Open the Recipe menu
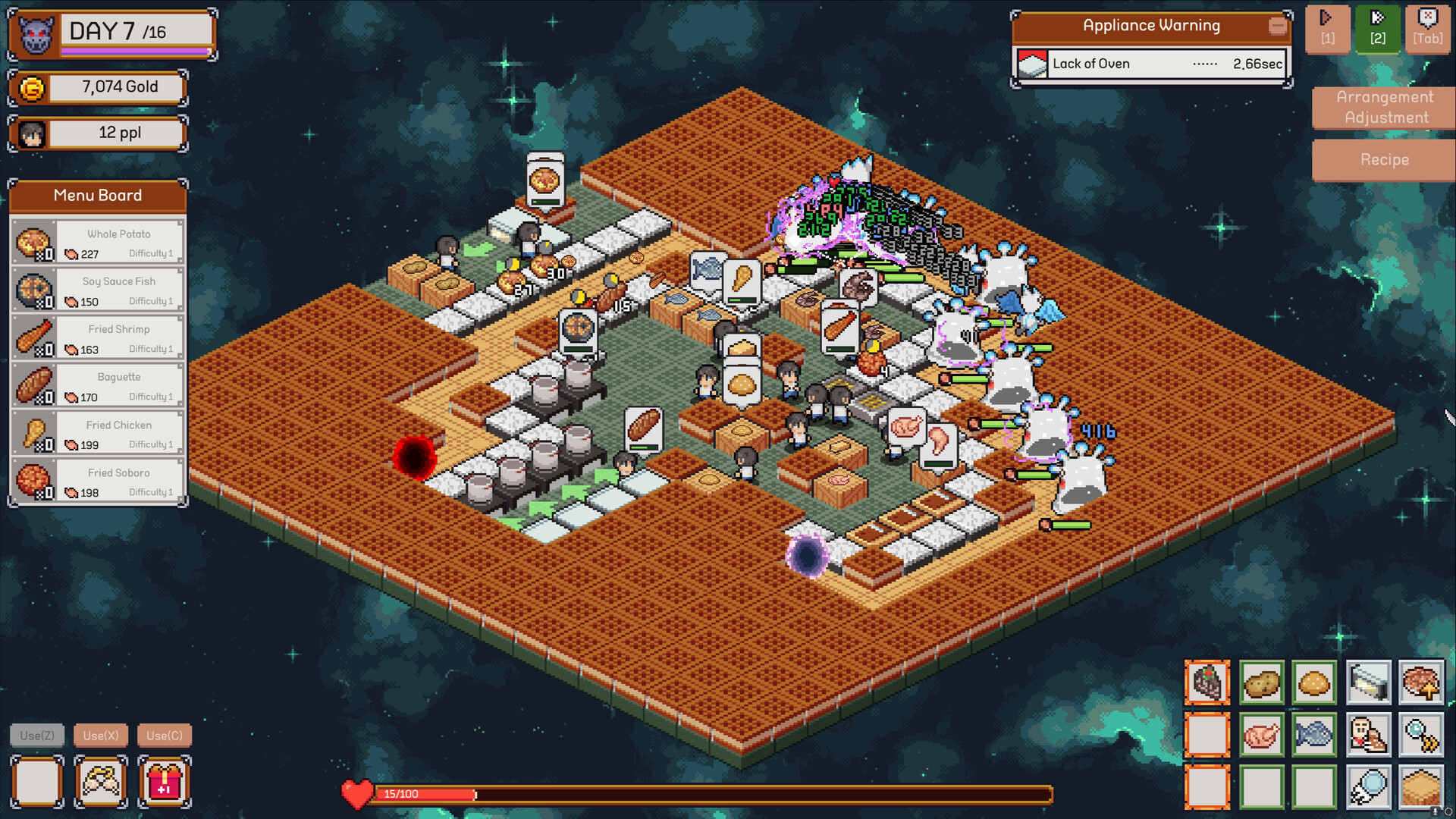Viewport: 1456px width, 819px height. pyautogui.click(x=1383, y=160)
